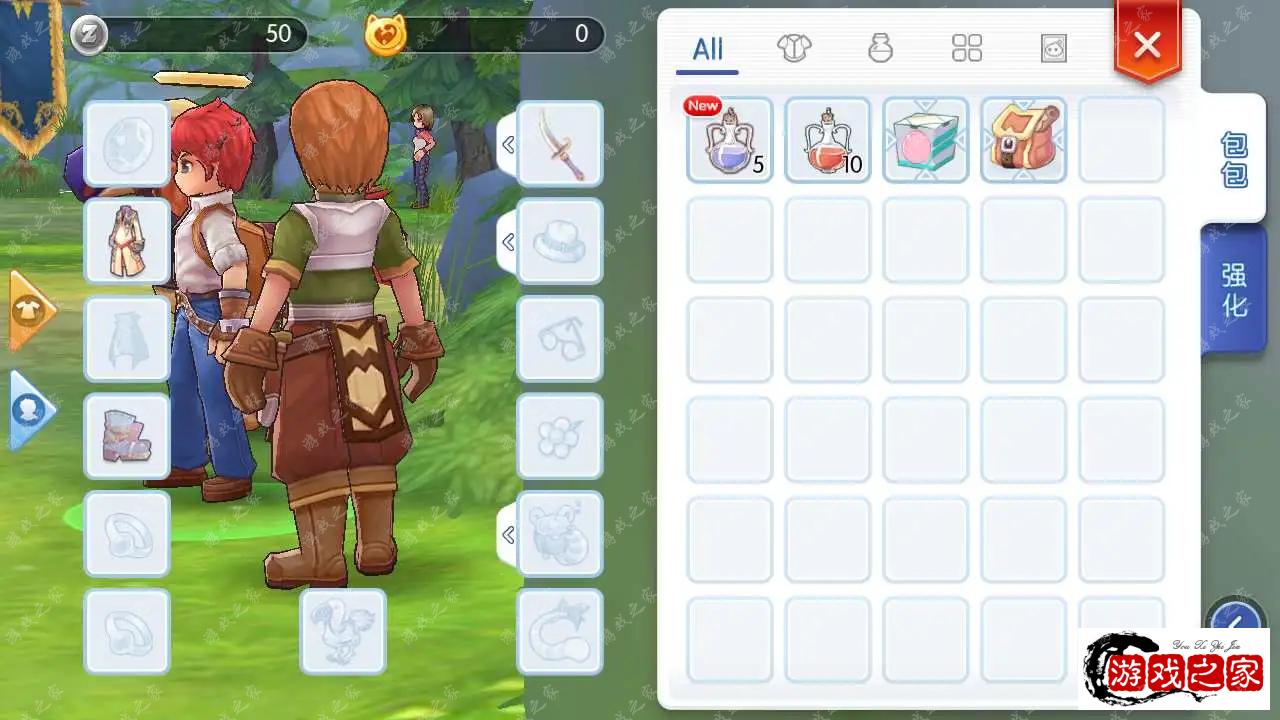The image size is (1280, 720).
Task: Open the 强化 enhancement side tab
Action: (x=1235, y=290)
